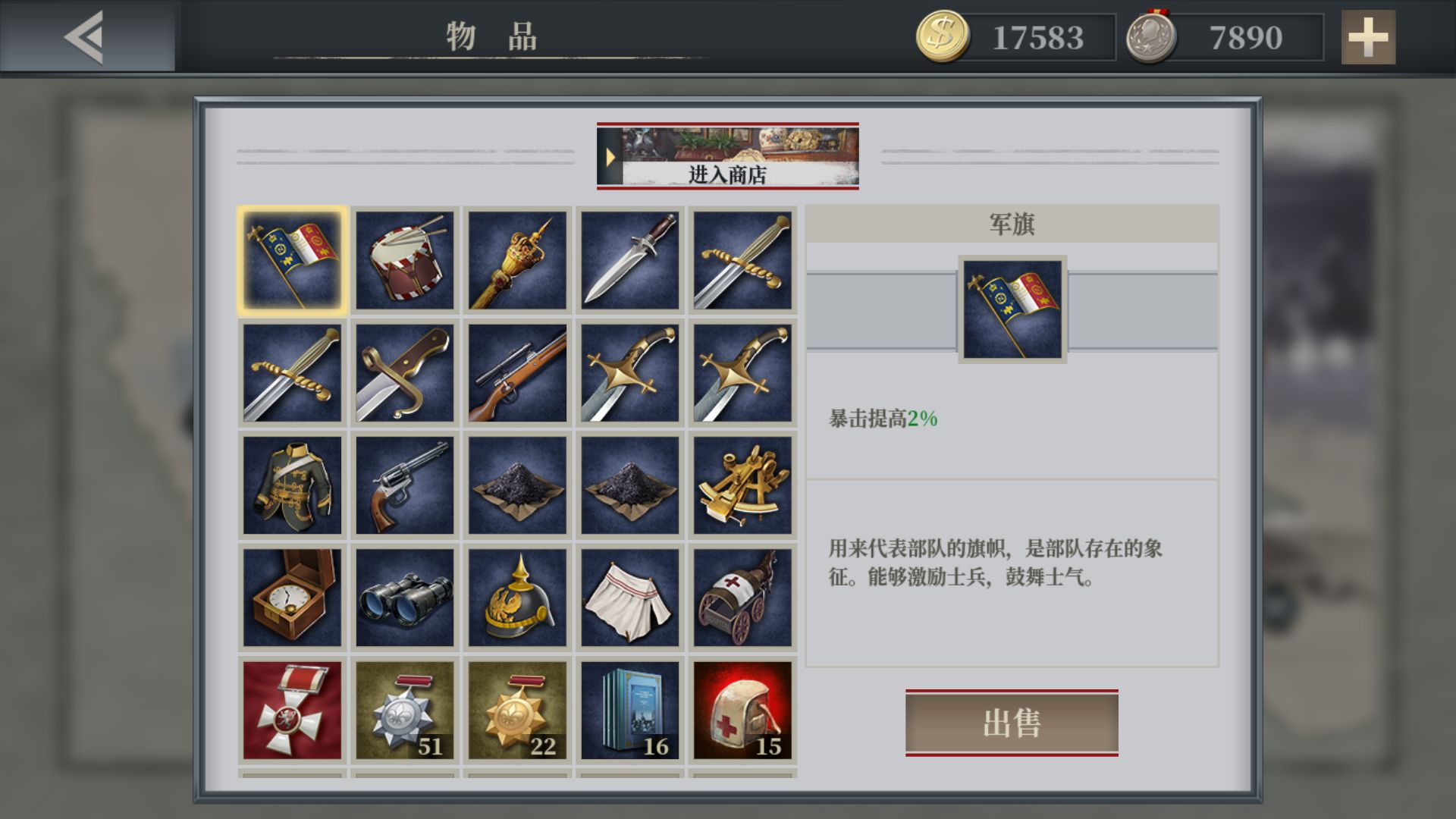Select the revolver pistol item

pyautogui.click(x=404, y=484)
